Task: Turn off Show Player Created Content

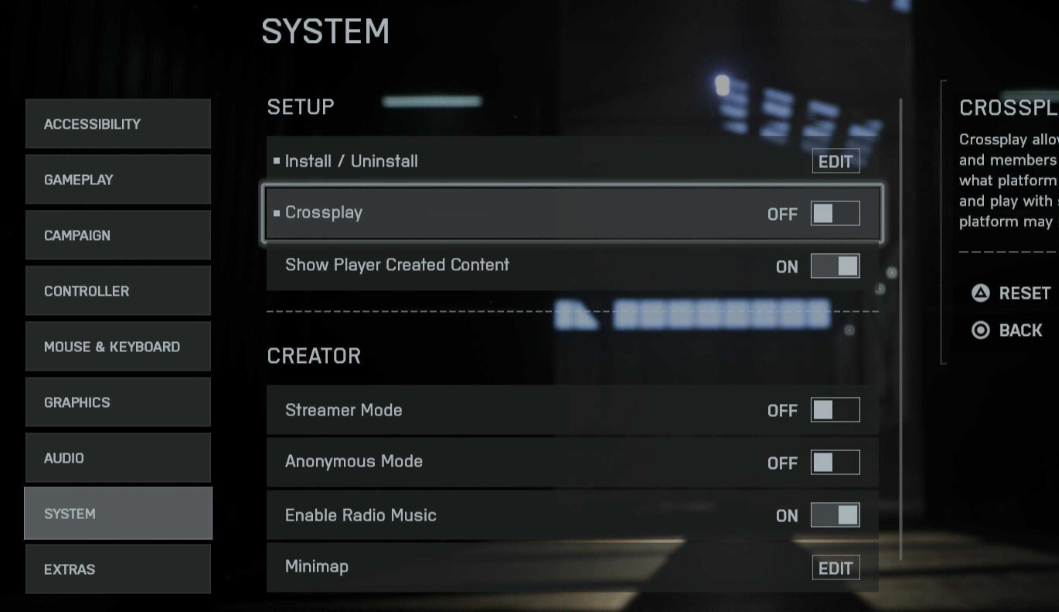Action: [835, 266]
